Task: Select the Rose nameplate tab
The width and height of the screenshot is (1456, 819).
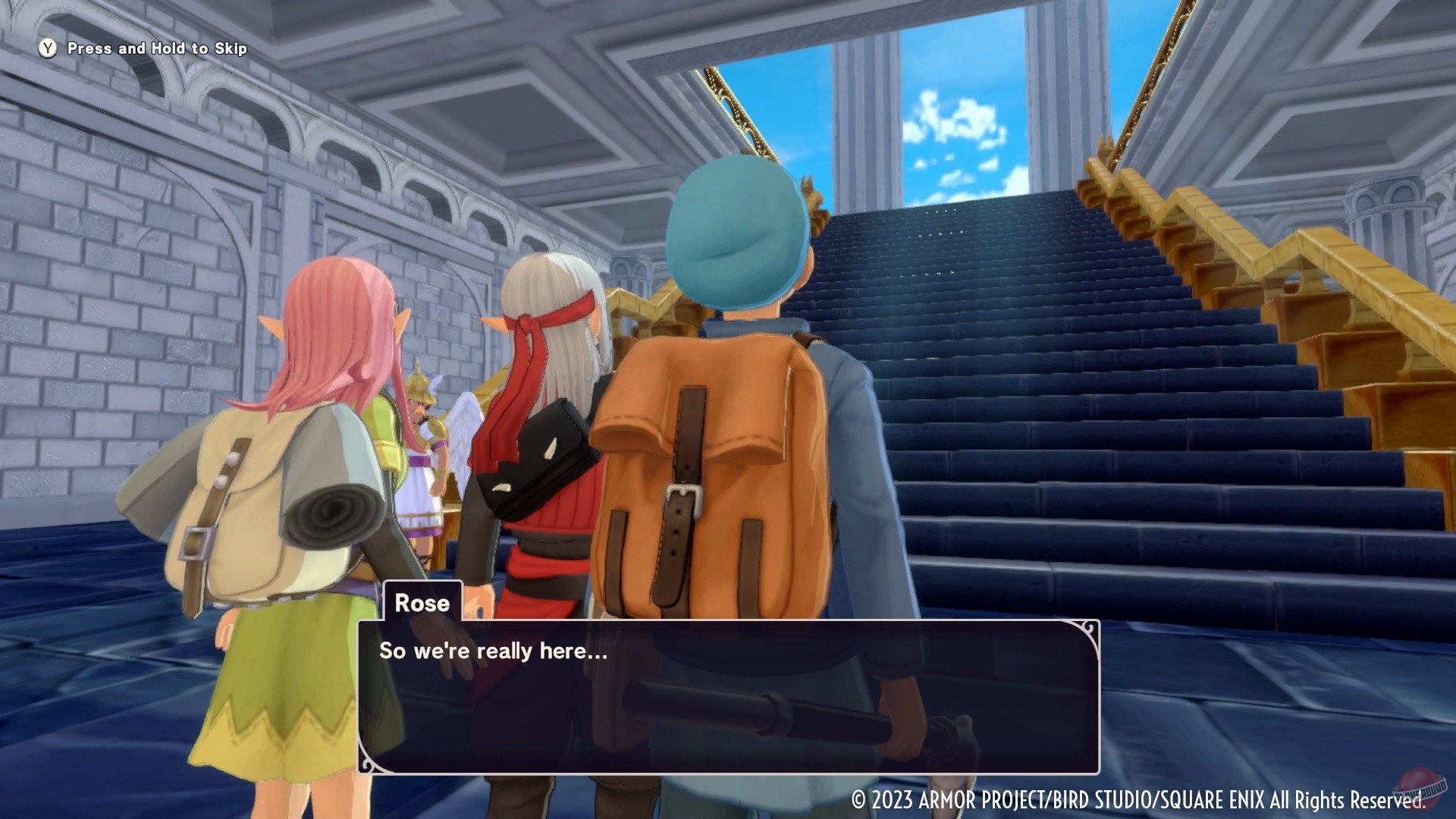Action: [422, 604]
